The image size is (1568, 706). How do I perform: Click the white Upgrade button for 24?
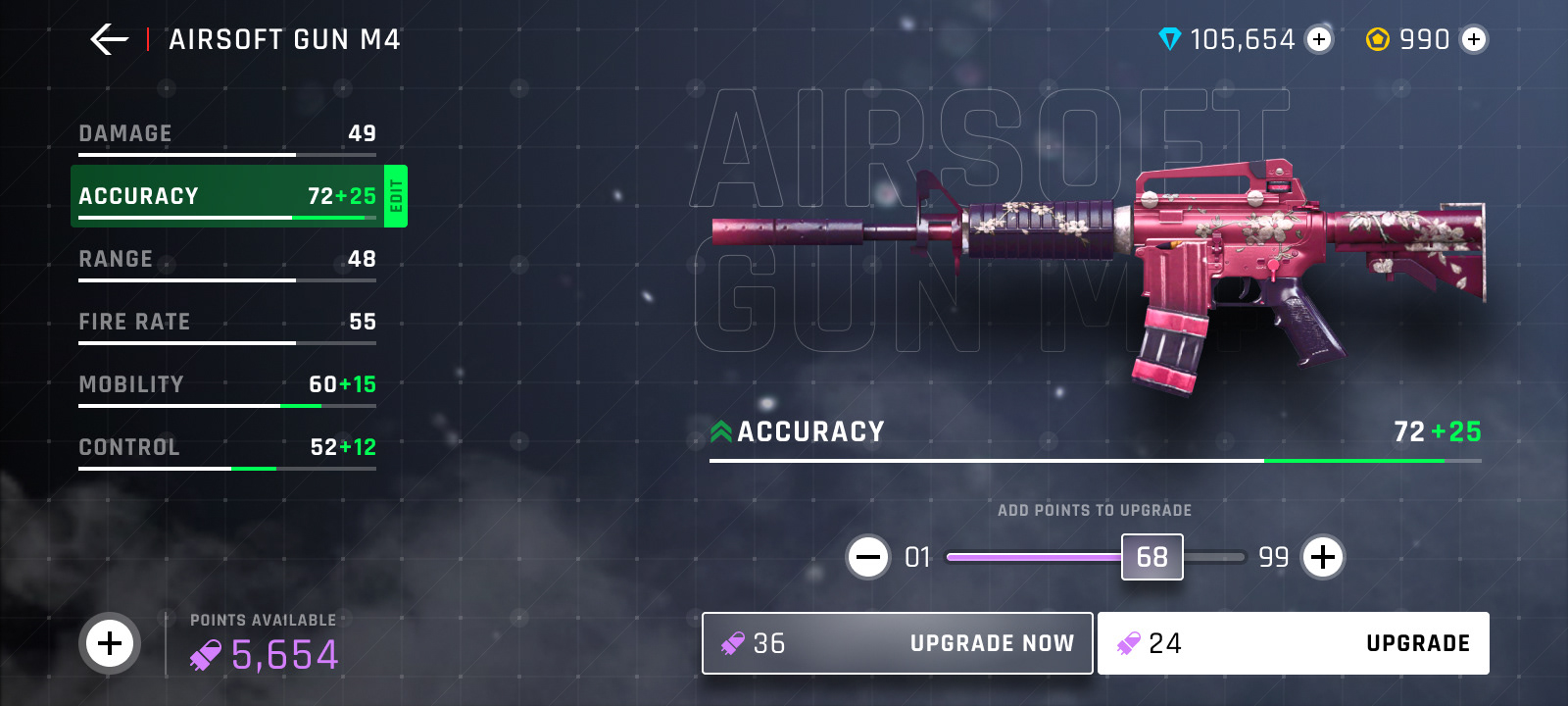(x=1293, y=643)
